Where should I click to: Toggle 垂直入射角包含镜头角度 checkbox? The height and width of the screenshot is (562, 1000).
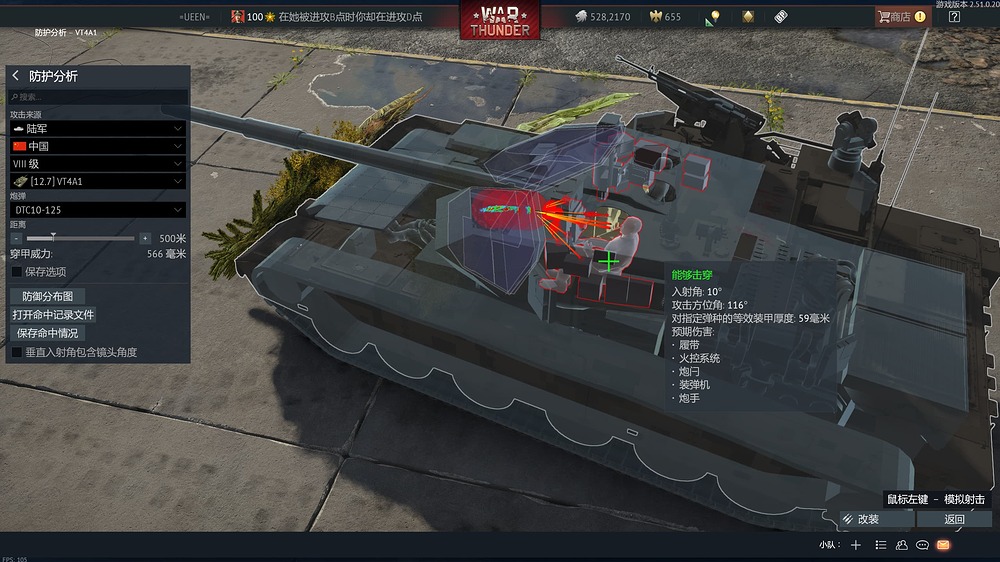(16, 352)
